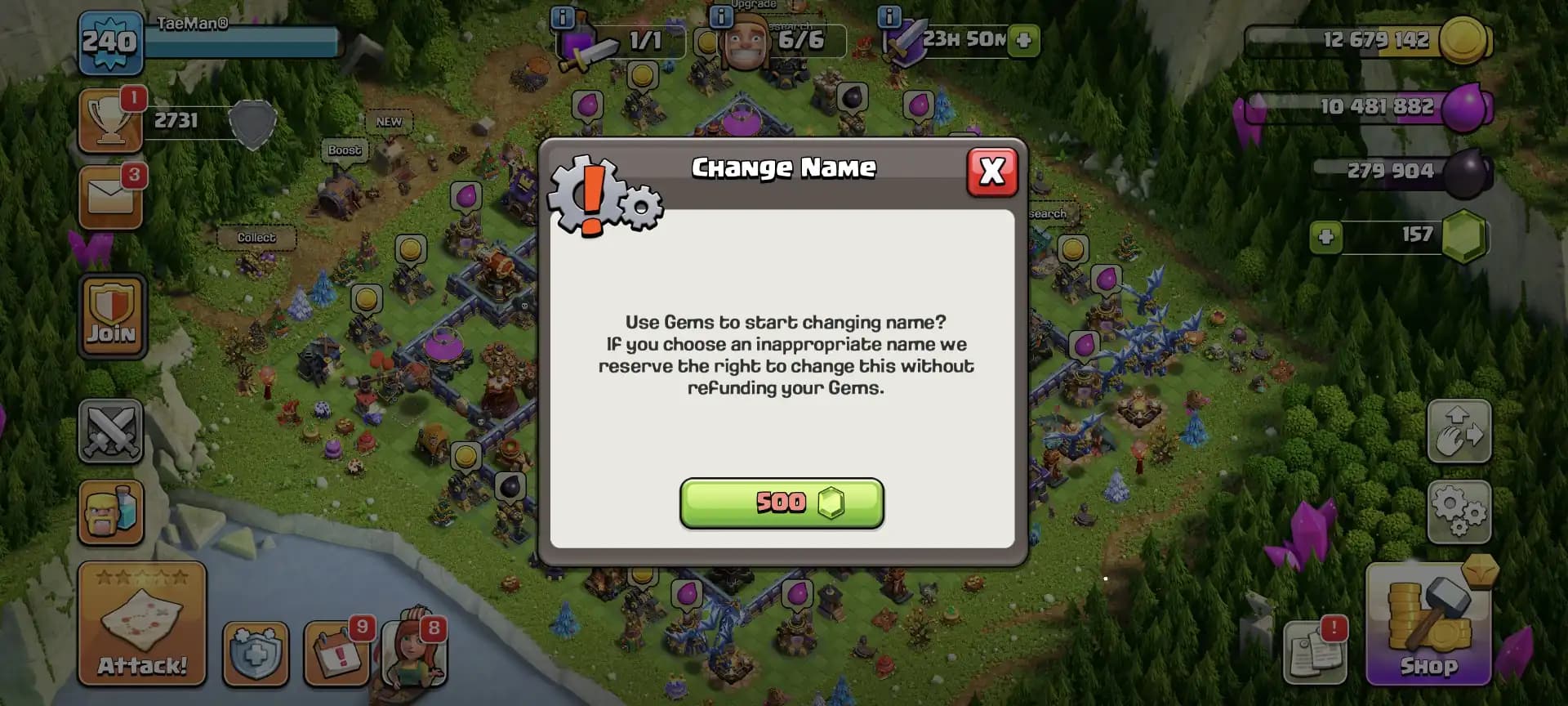This screenshot has height=706, width=1568.
Task: Select the Join clan shield icon
Action: (x=110, y=315)
